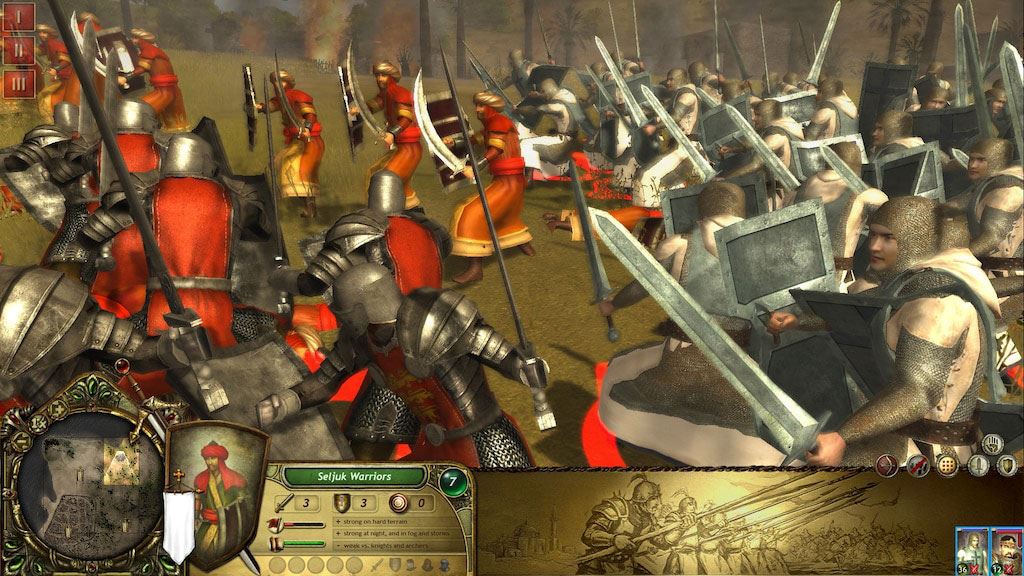Click the raised fist command icon

(x=994, y=443)
